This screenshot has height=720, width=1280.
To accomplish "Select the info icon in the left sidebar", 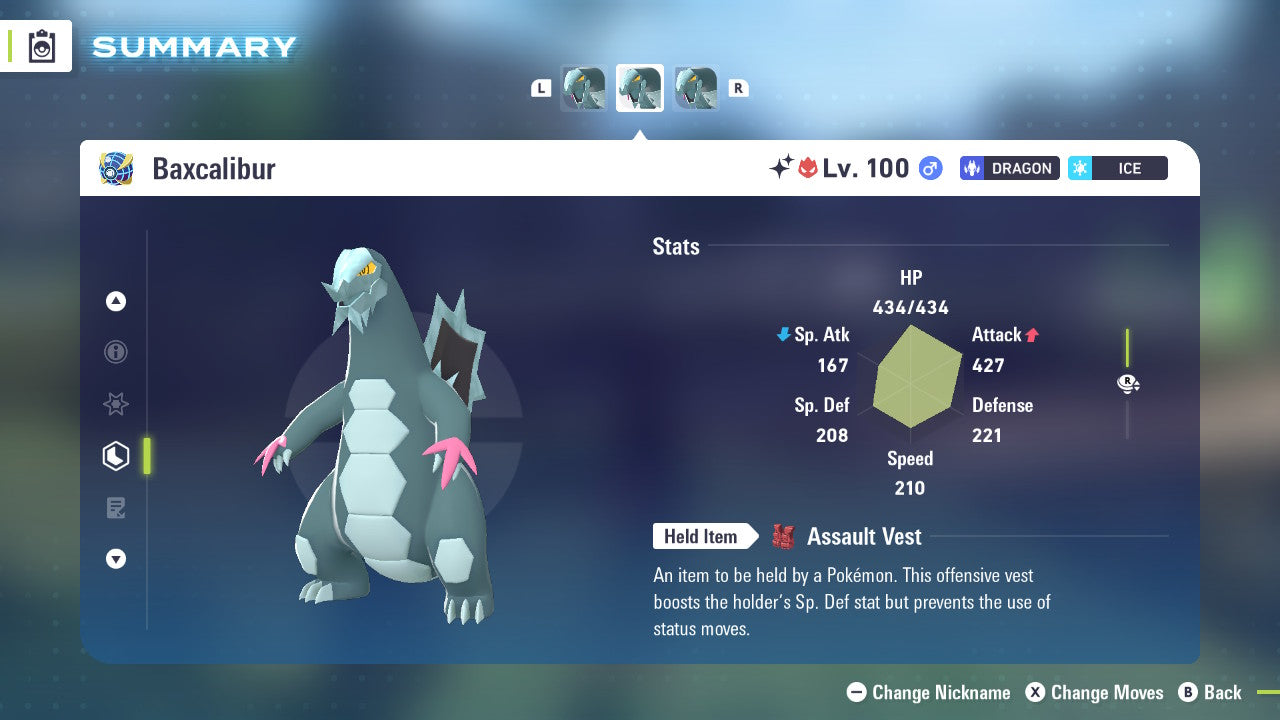I will click(x=116, y=352).
